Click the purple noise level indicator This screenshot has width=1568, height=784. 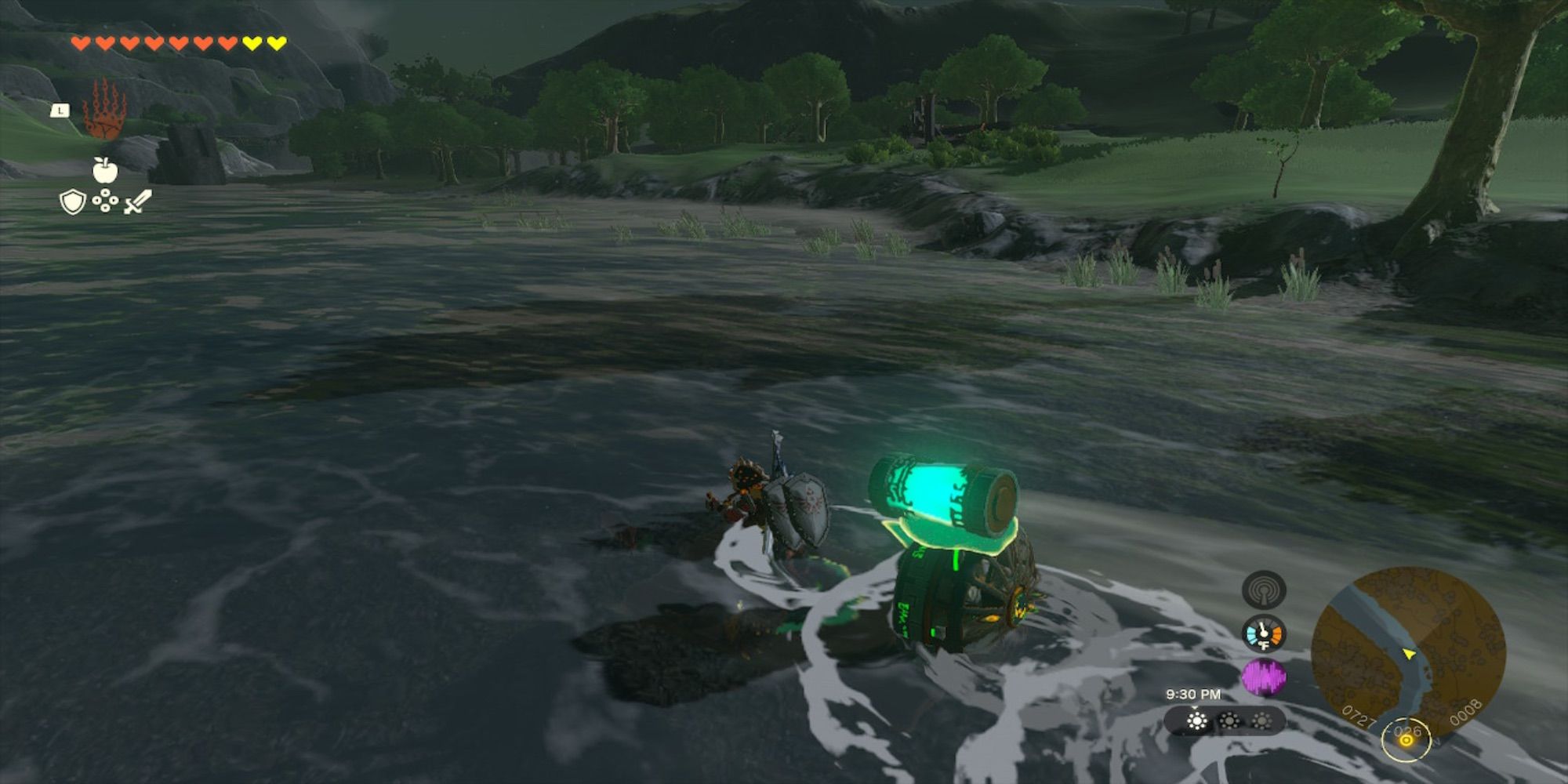click(1265, 676)
